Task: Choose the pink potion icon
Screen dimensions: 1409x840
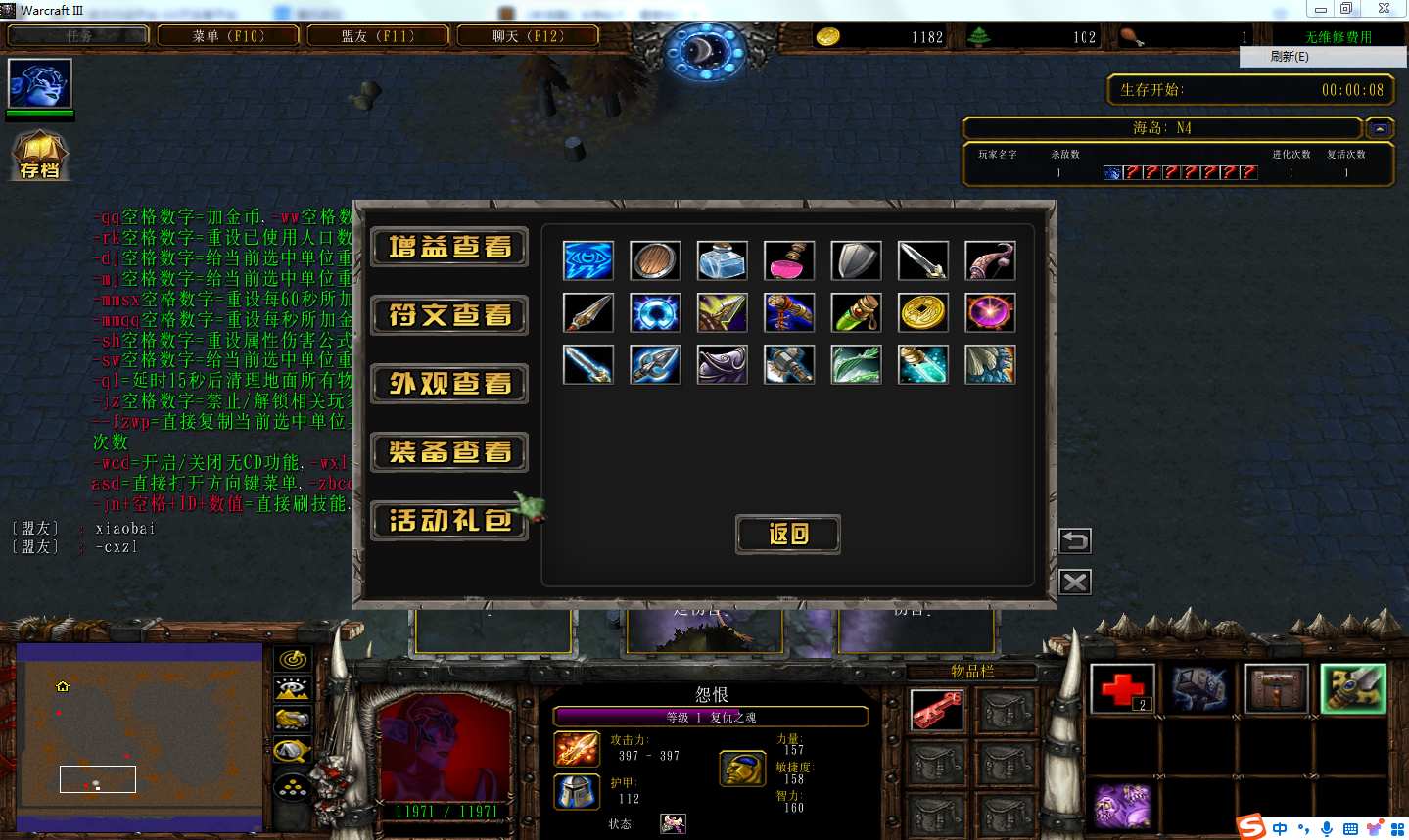Action: click(789, 261)
